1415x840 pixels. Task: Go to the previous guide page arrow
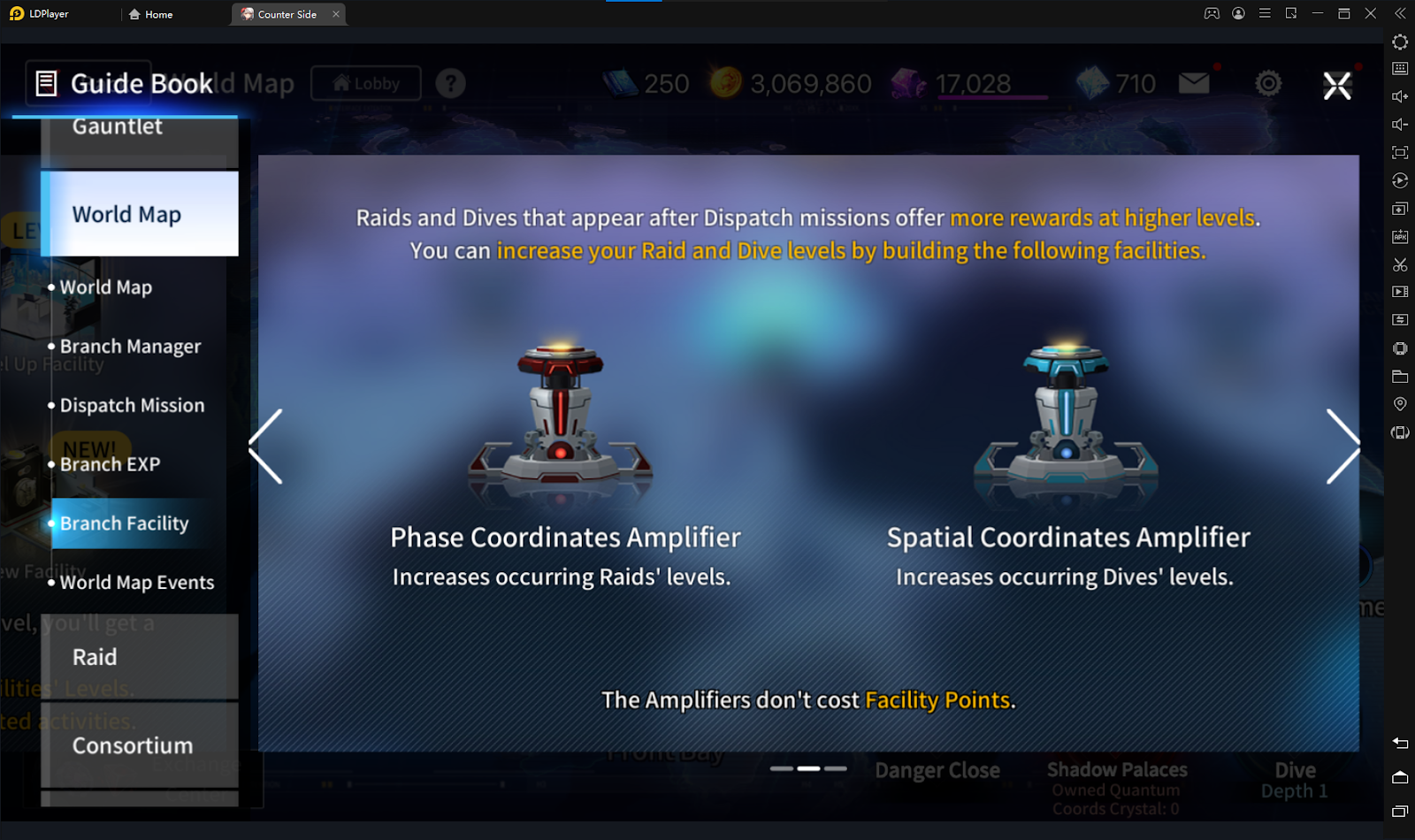coord(266,447)
